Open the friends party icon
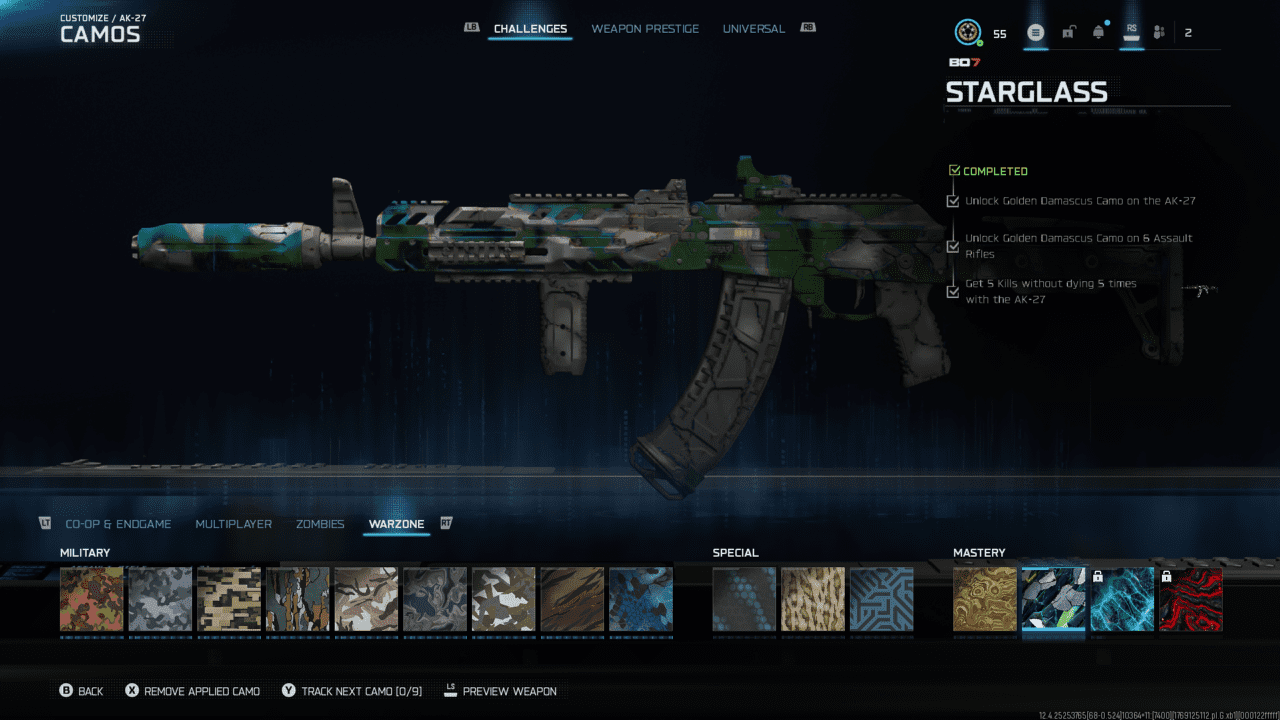 click(x=1159, y=33)
